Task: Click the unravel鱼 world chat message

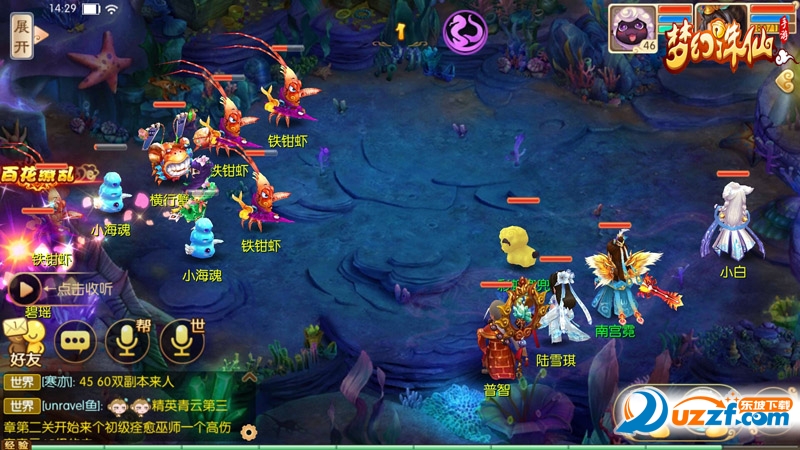Action: click(x=130, y=405)
